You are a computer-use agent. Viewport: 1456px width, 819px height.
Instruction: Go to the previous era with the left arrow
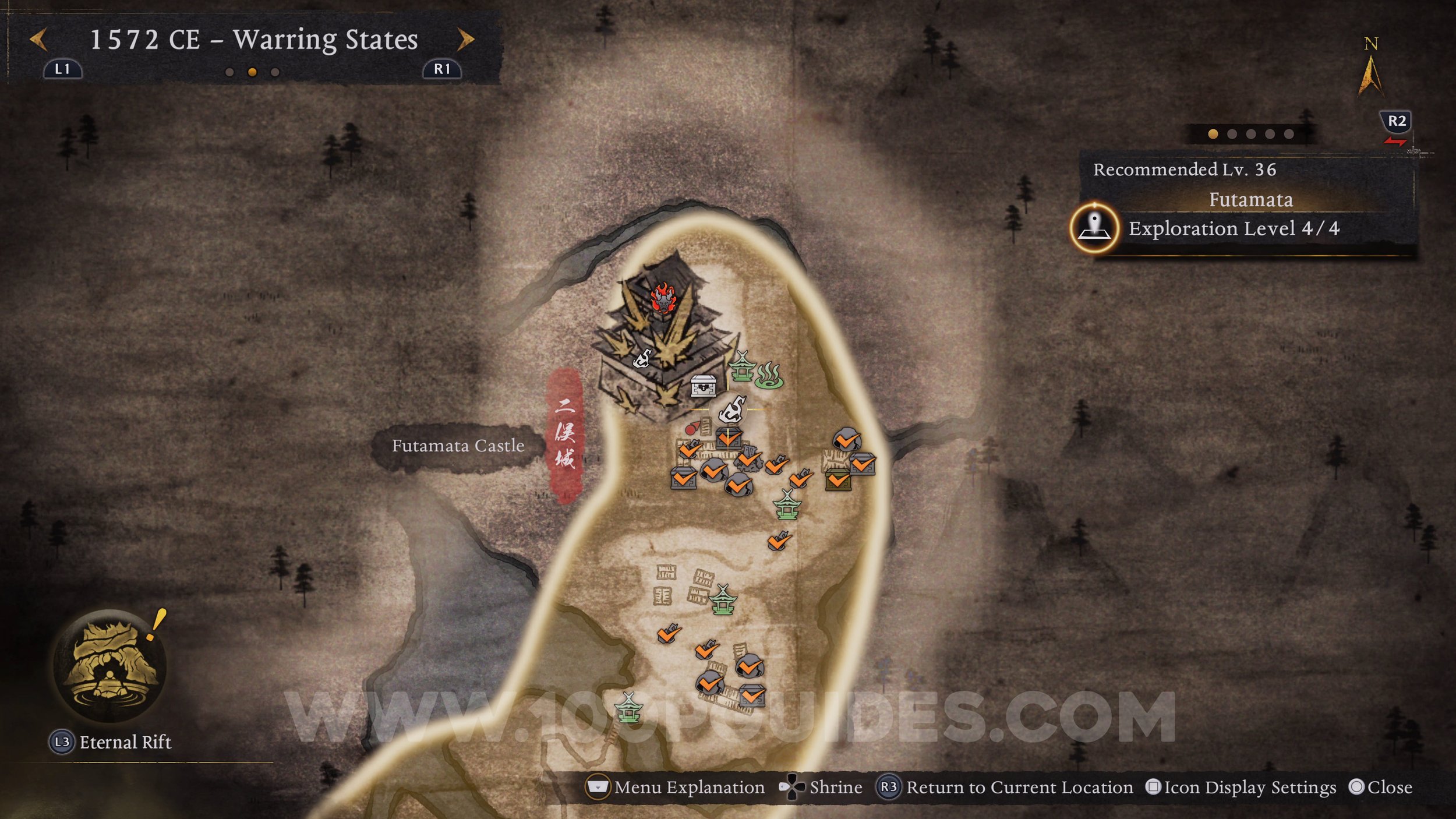(38, 40)
